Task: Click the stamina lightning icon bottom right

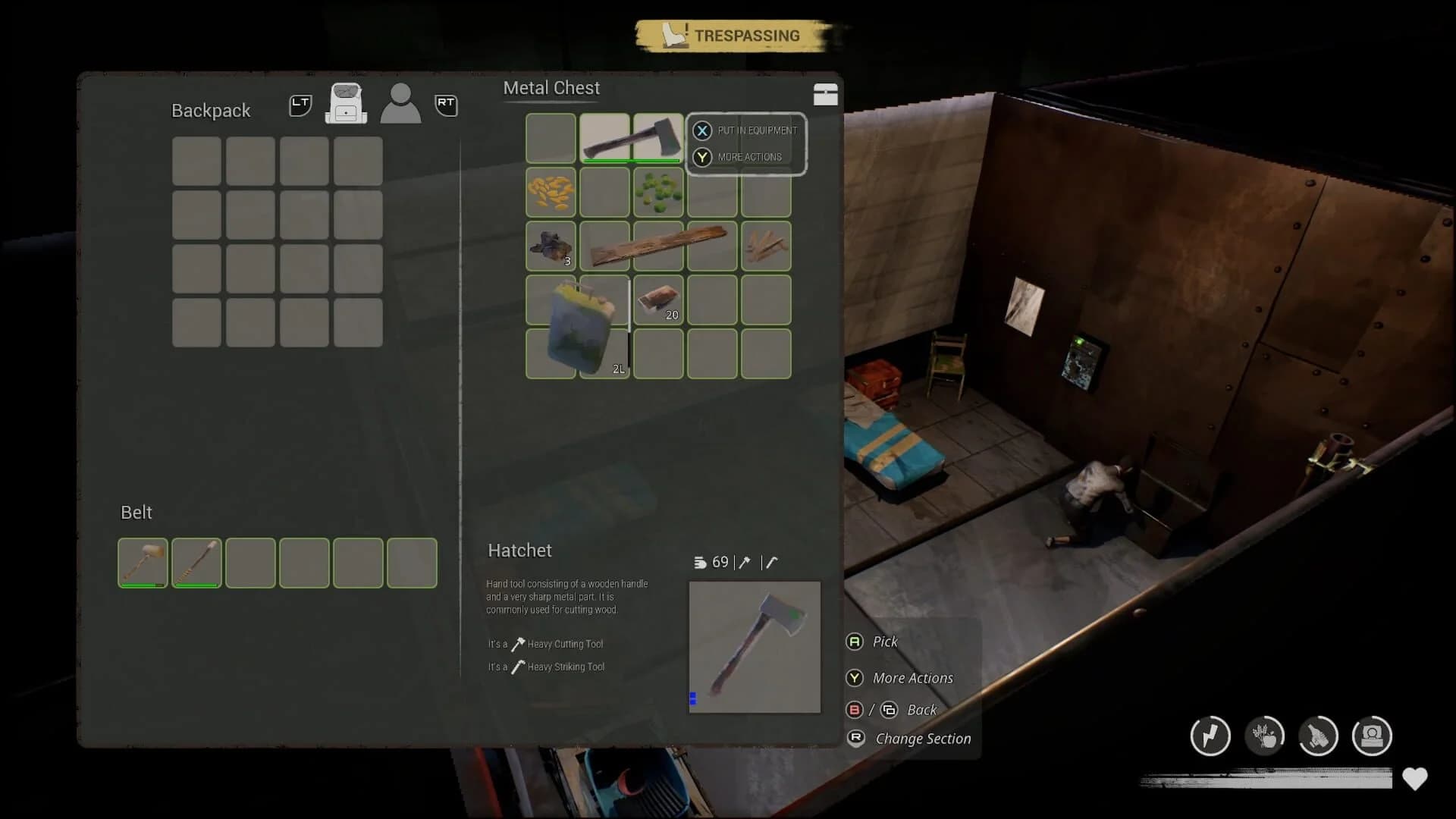Action: [1211, 736]
